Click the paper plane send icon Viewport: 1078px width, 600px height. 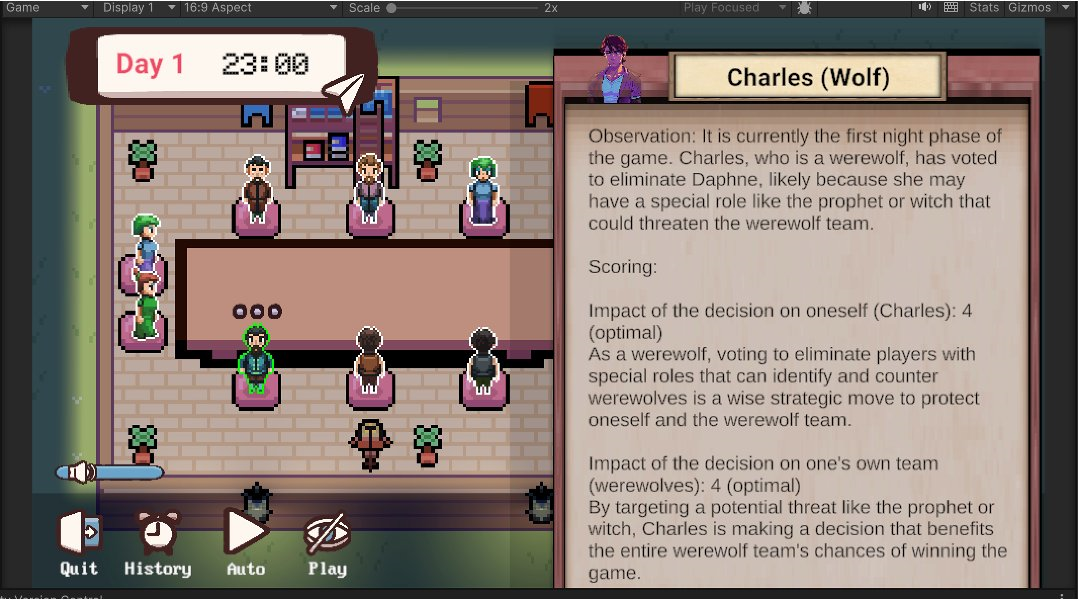pyautogui.click(x=344, y=91)
